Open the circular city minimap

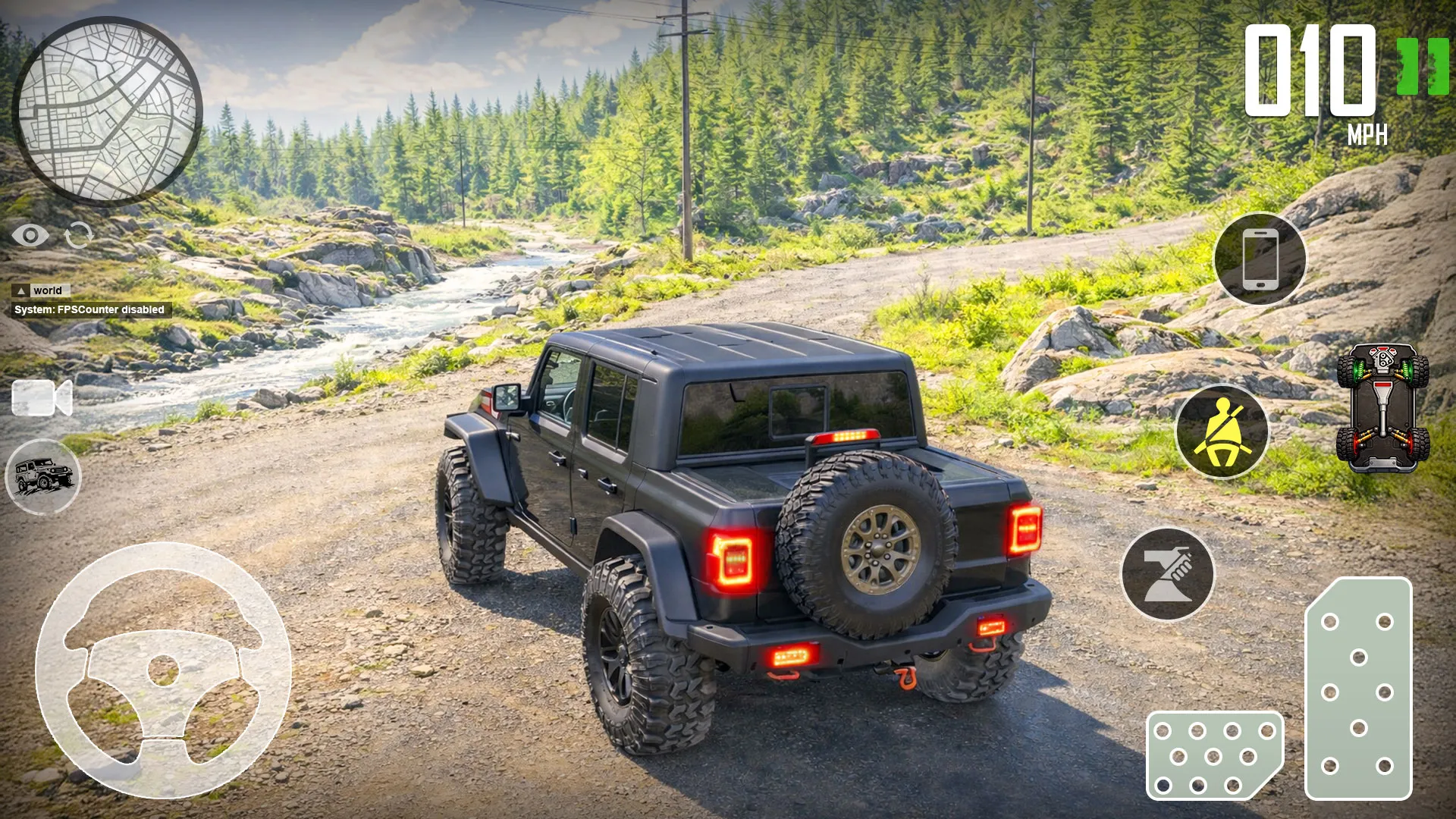[108, 111]
